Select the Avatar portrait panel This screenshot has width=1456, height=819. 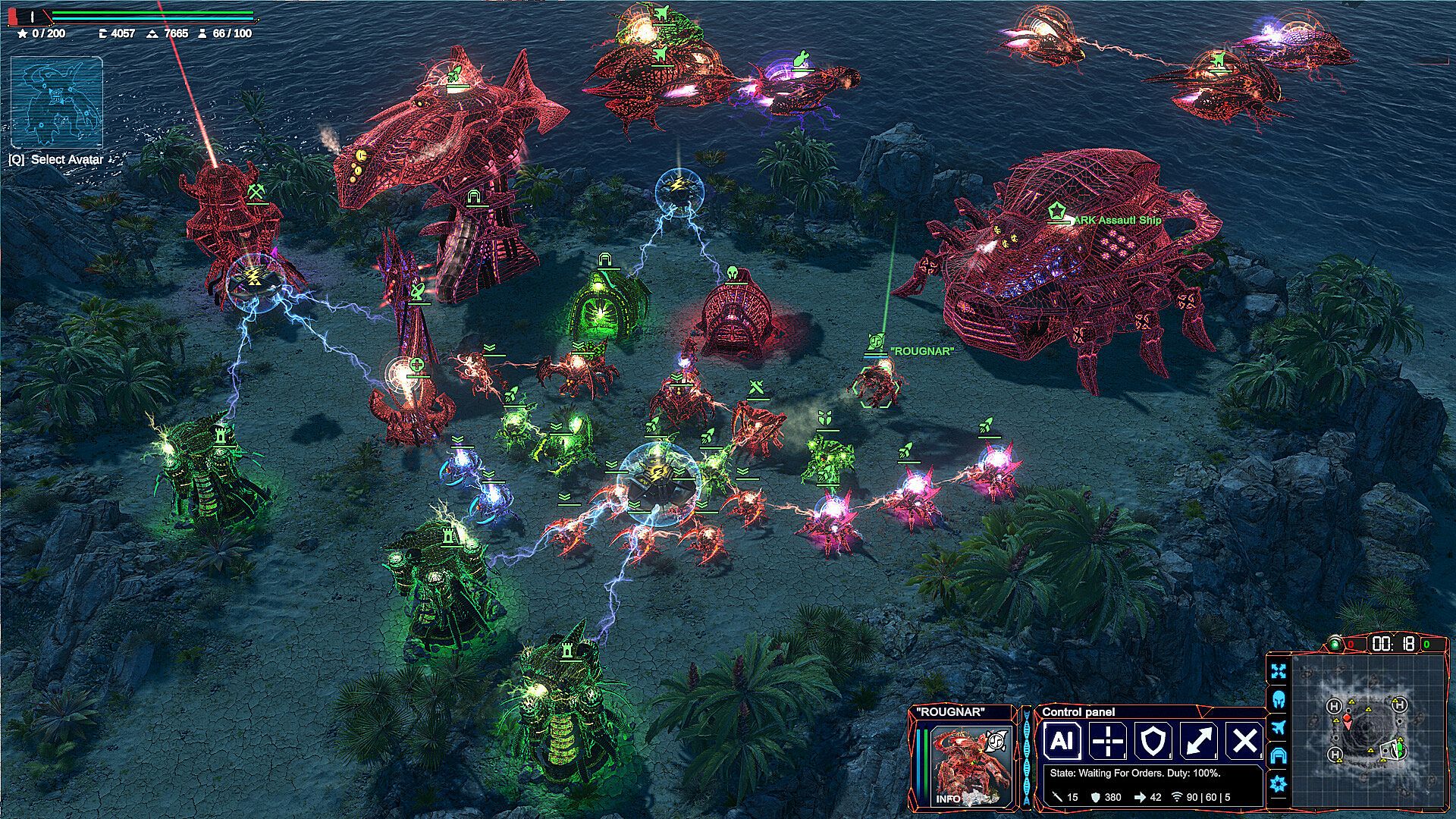click(57, 102)
